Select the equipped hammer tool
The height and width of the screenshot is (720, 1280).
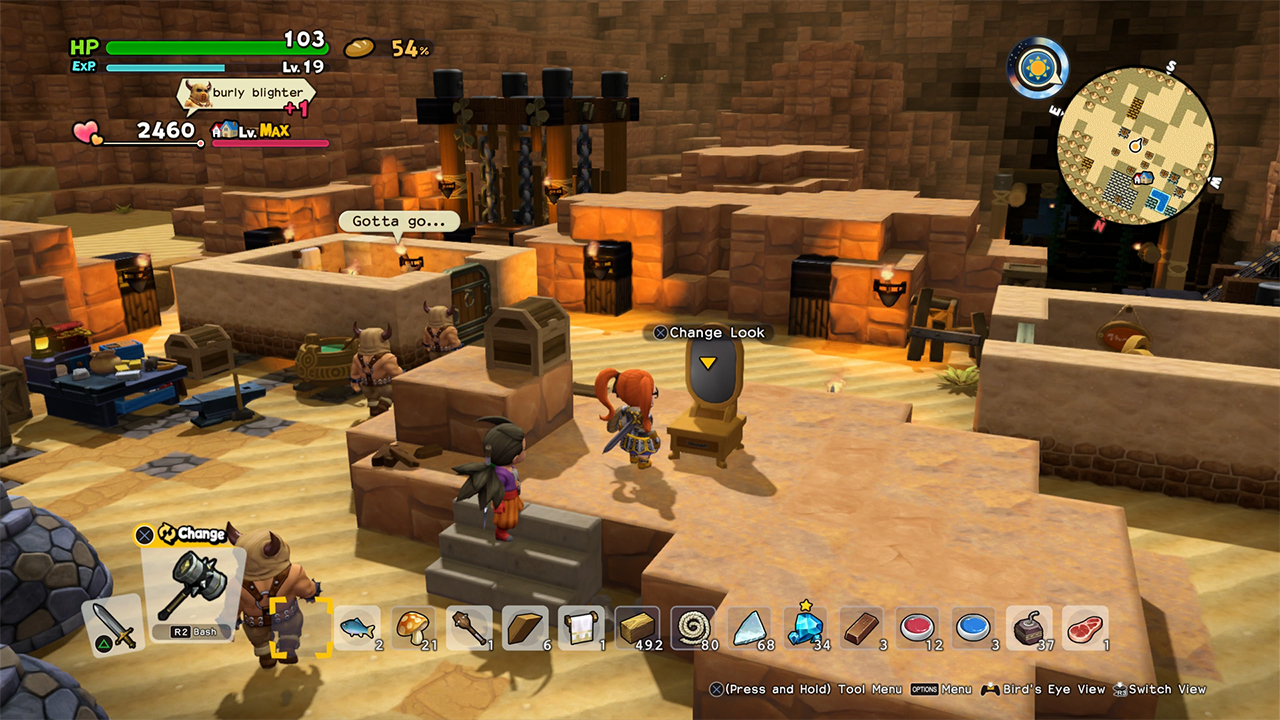192,590
